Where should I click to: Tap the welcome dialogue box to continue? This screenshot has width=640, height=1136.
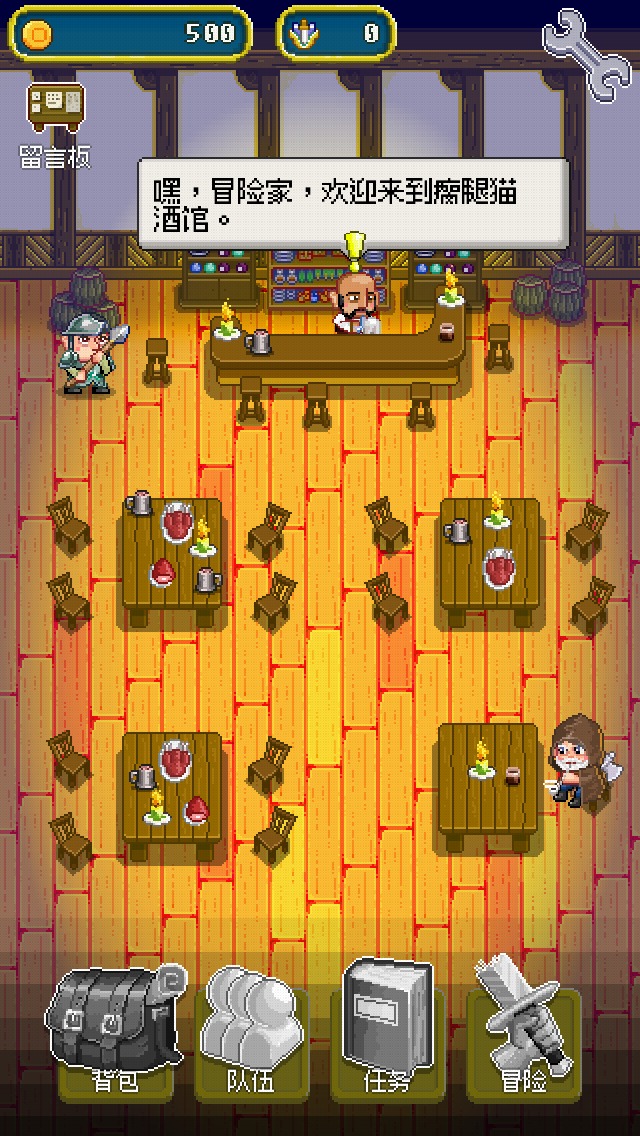pyautogui.click(x=353, y=204)
